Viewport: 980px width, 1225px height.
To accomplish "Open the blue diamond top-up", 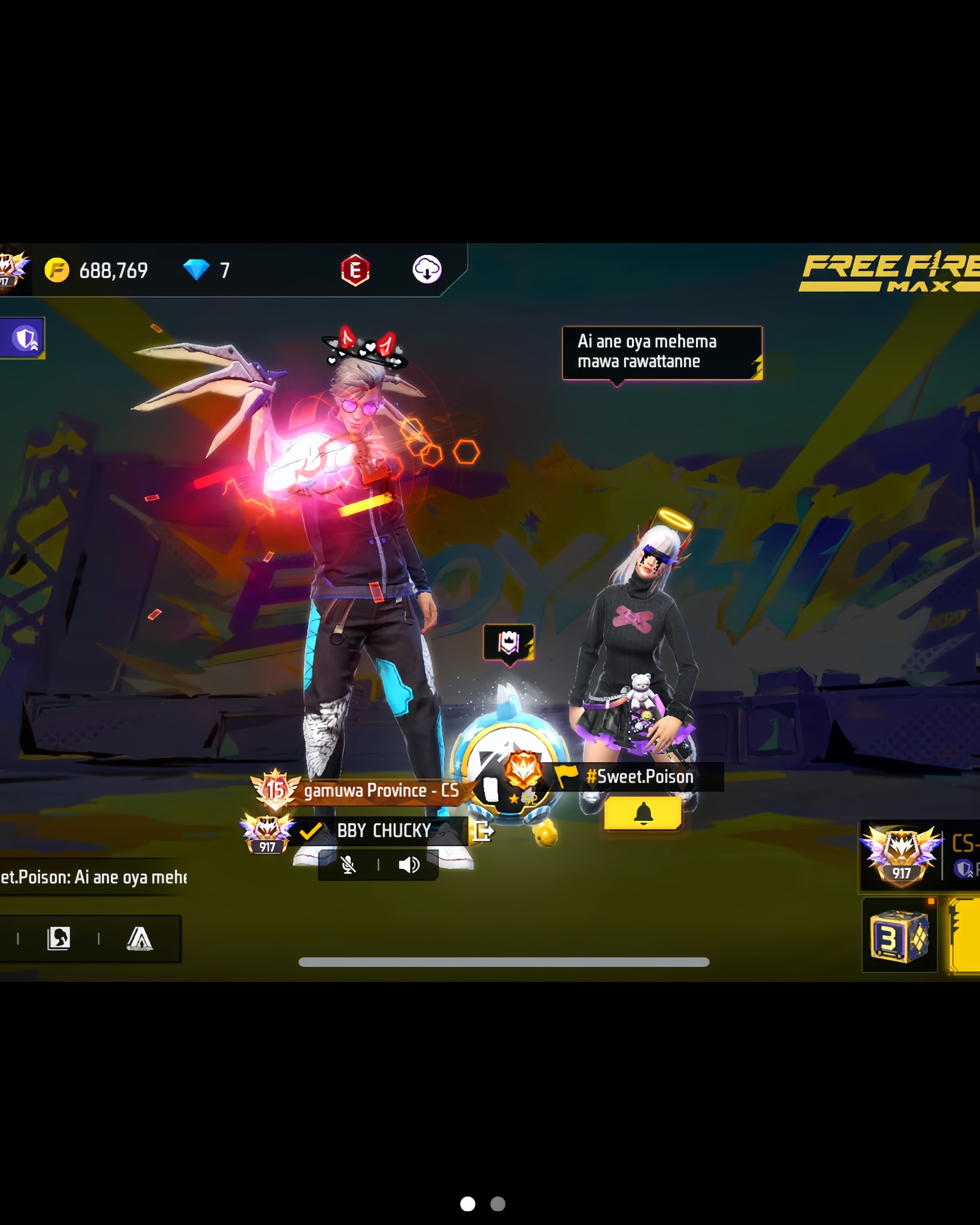I will click(x=196, y=270).
